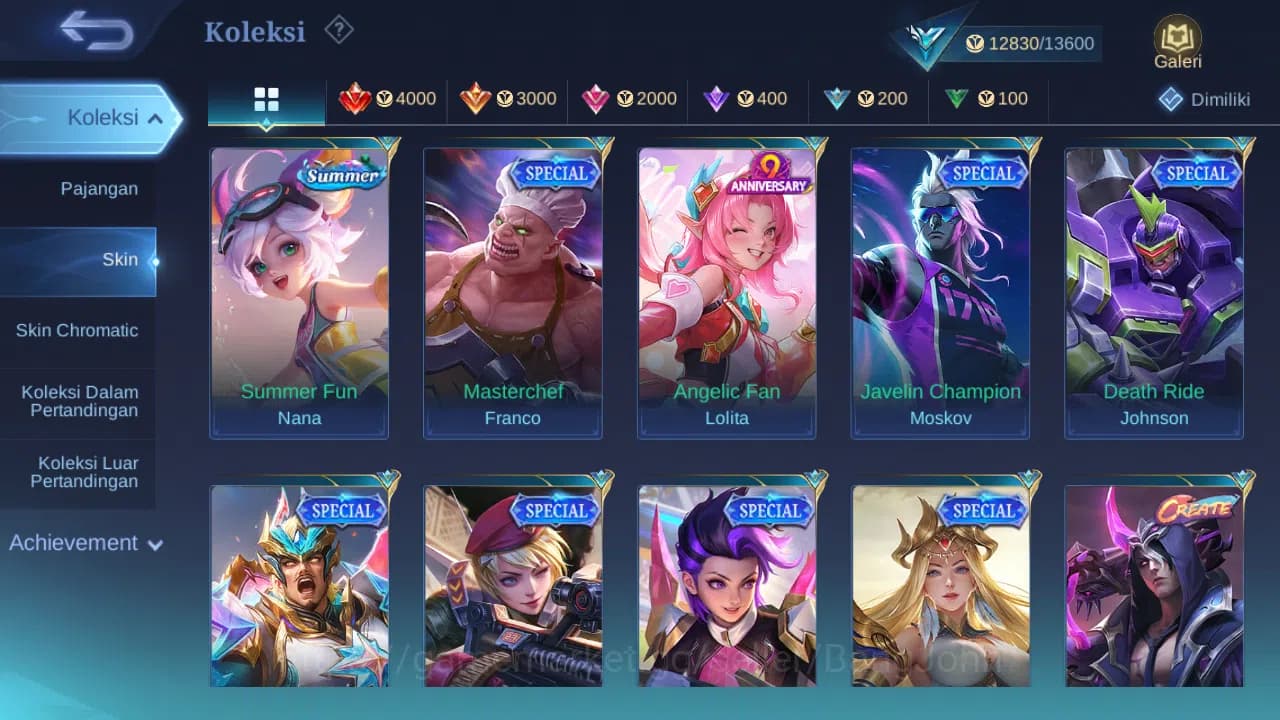This screenshot has width=1280, height=720.
Task: Select the Summer Fun Nana skin card
Action: pyautogui.click(x=300, y=292)
